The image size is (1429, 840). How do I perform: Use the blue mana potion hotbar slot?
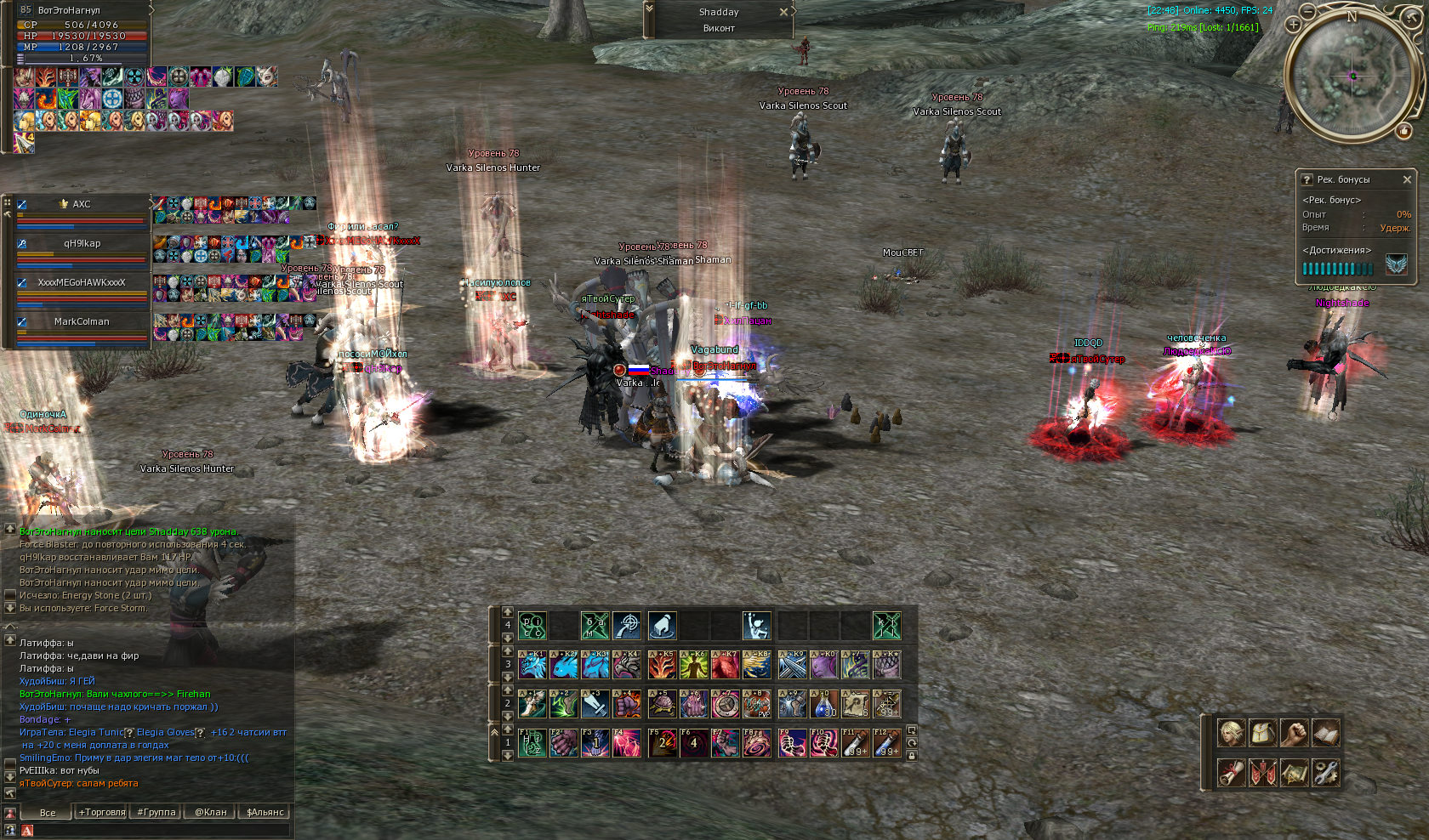824,705
